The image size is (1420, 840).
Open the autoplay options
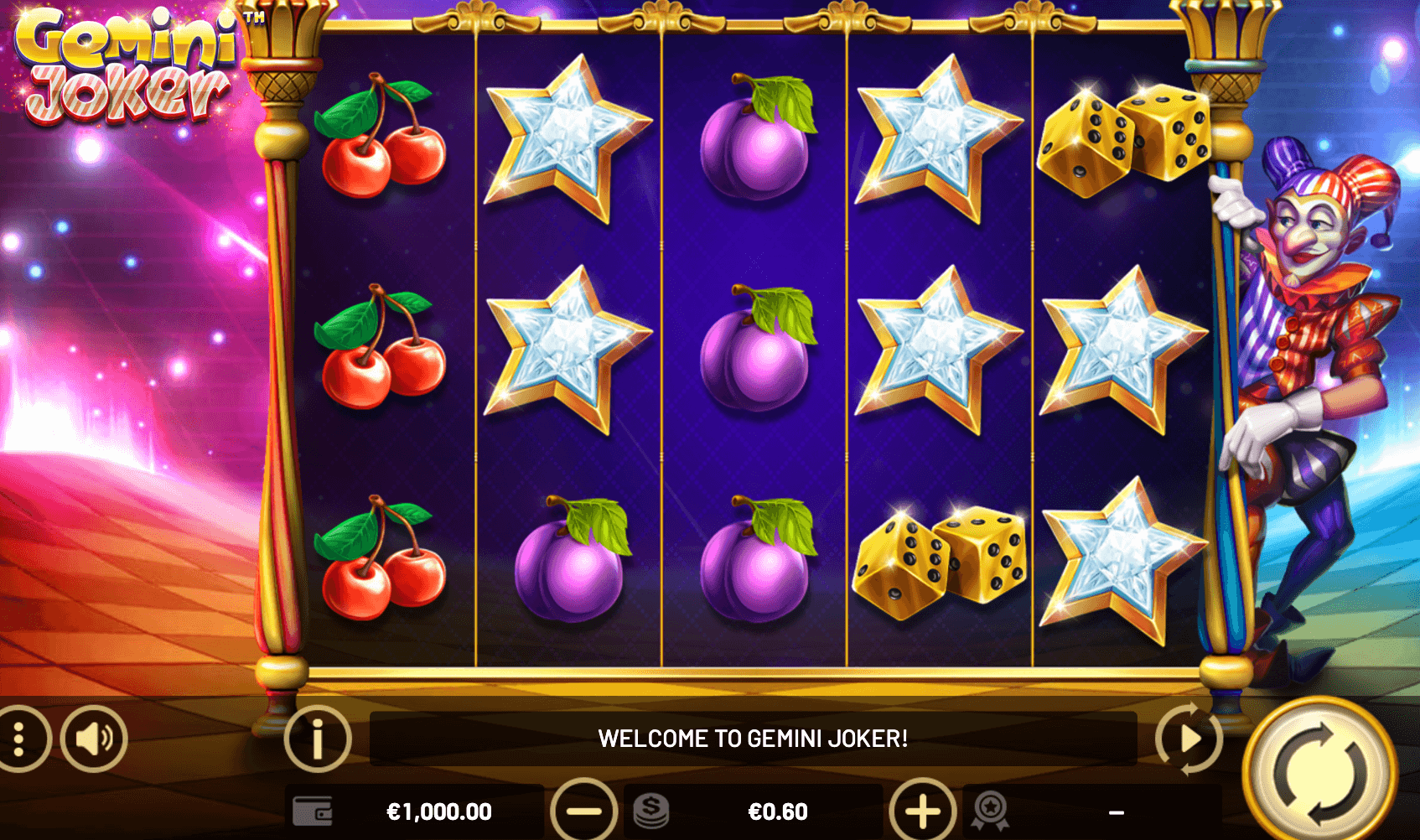(x=1189, y=739)
